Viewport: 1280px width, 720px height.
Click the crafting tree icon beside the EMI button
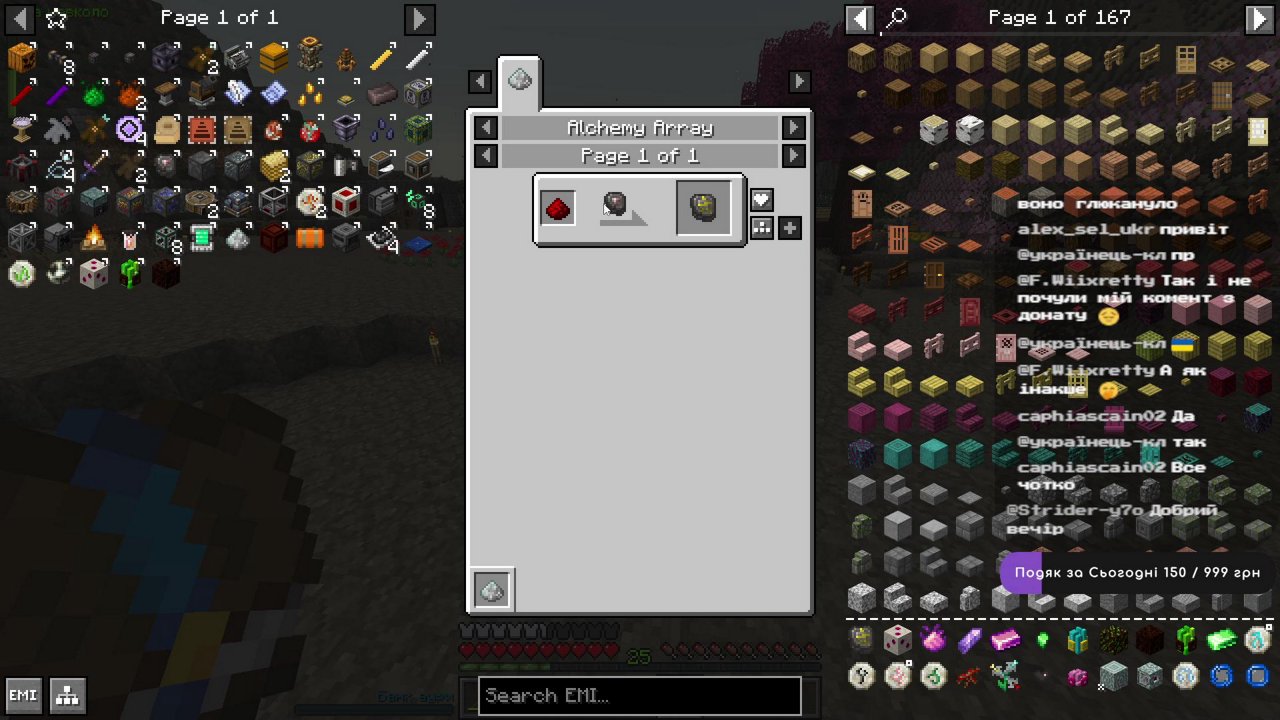pos(67,695)
